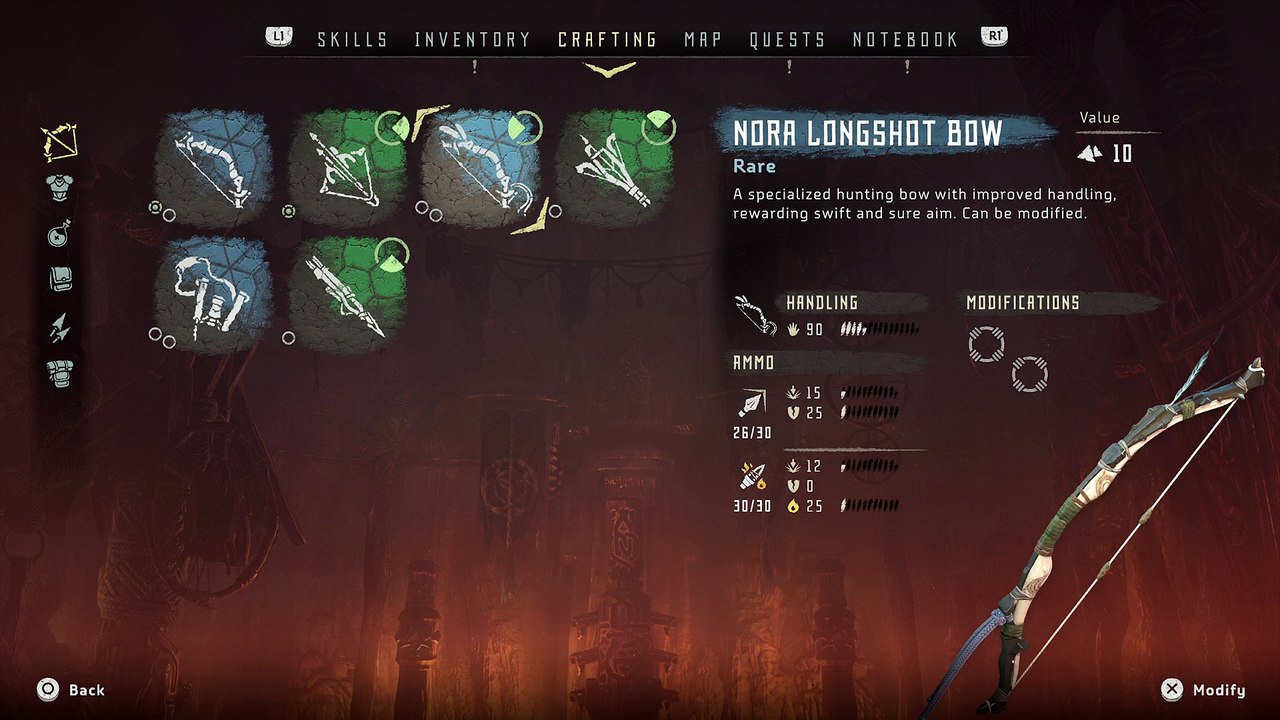Choose the blue sling weapon slot
The image size is (1280, 720).
point(214,294)
